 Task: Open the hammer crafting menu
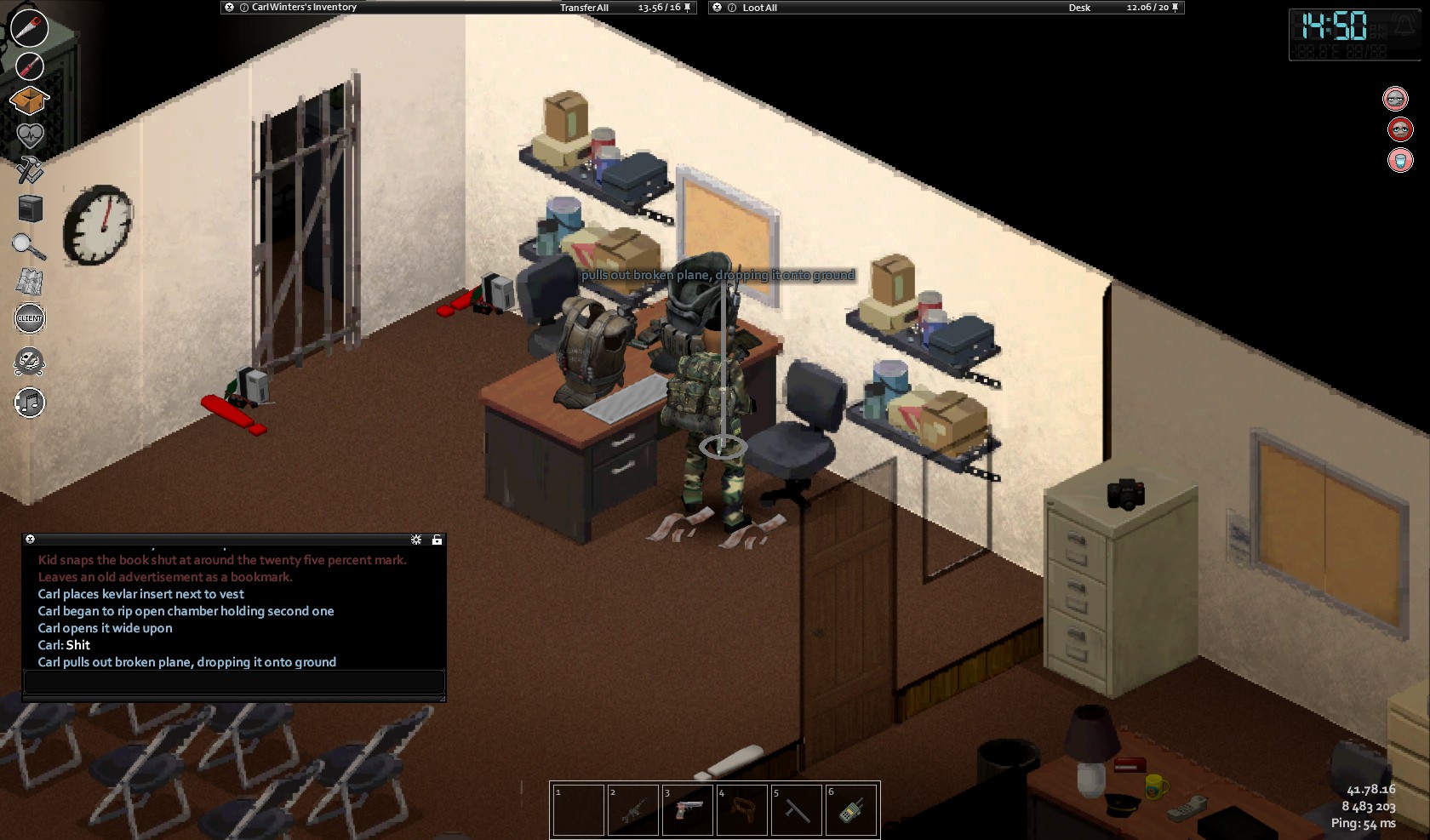point(30,169)
